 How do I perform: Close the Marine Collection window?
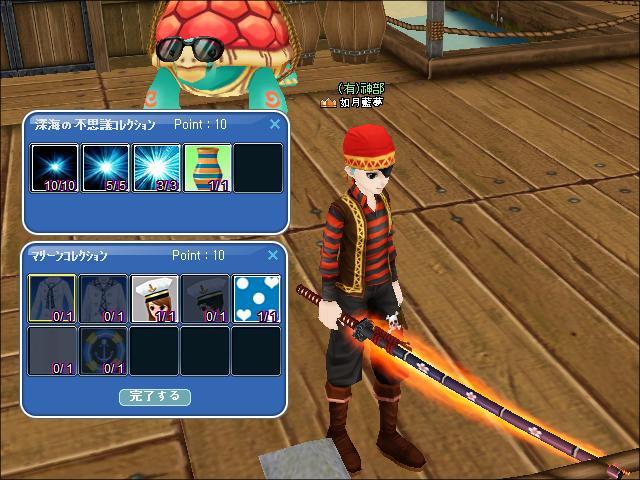pos(275,256)
